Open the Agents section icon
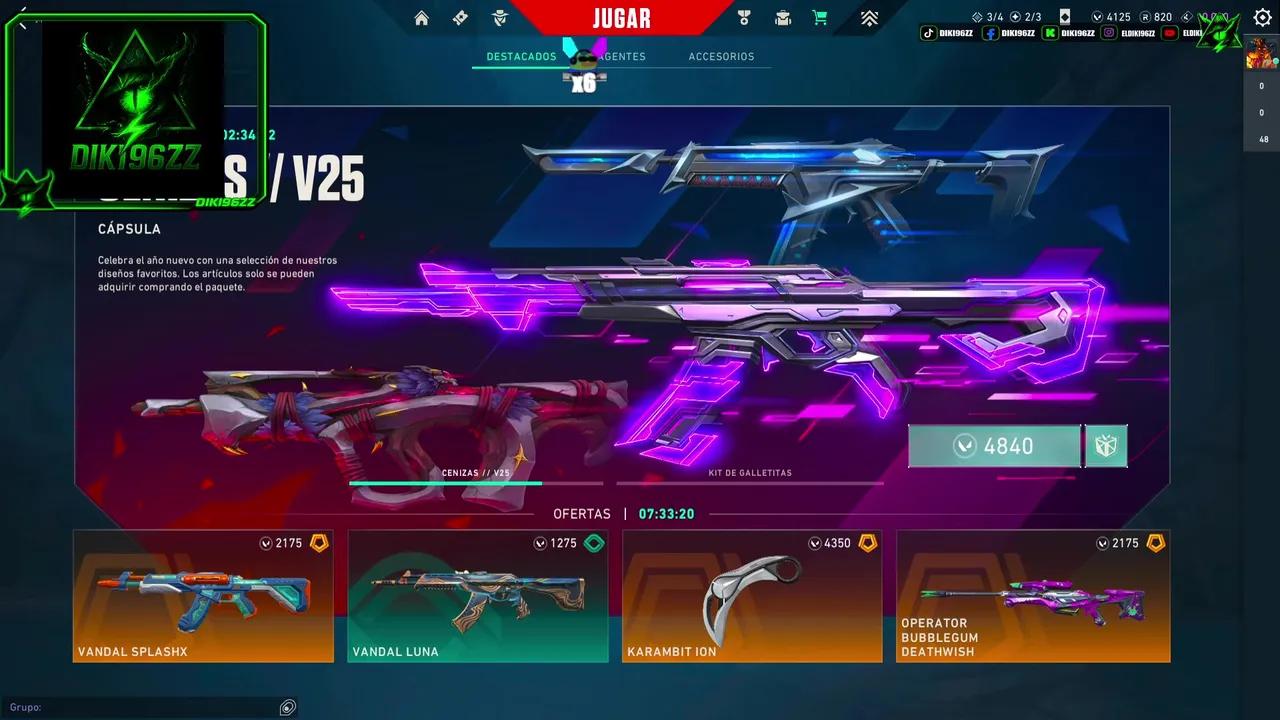The height and width of the screenshot is (720, 1280). (499, 17)
